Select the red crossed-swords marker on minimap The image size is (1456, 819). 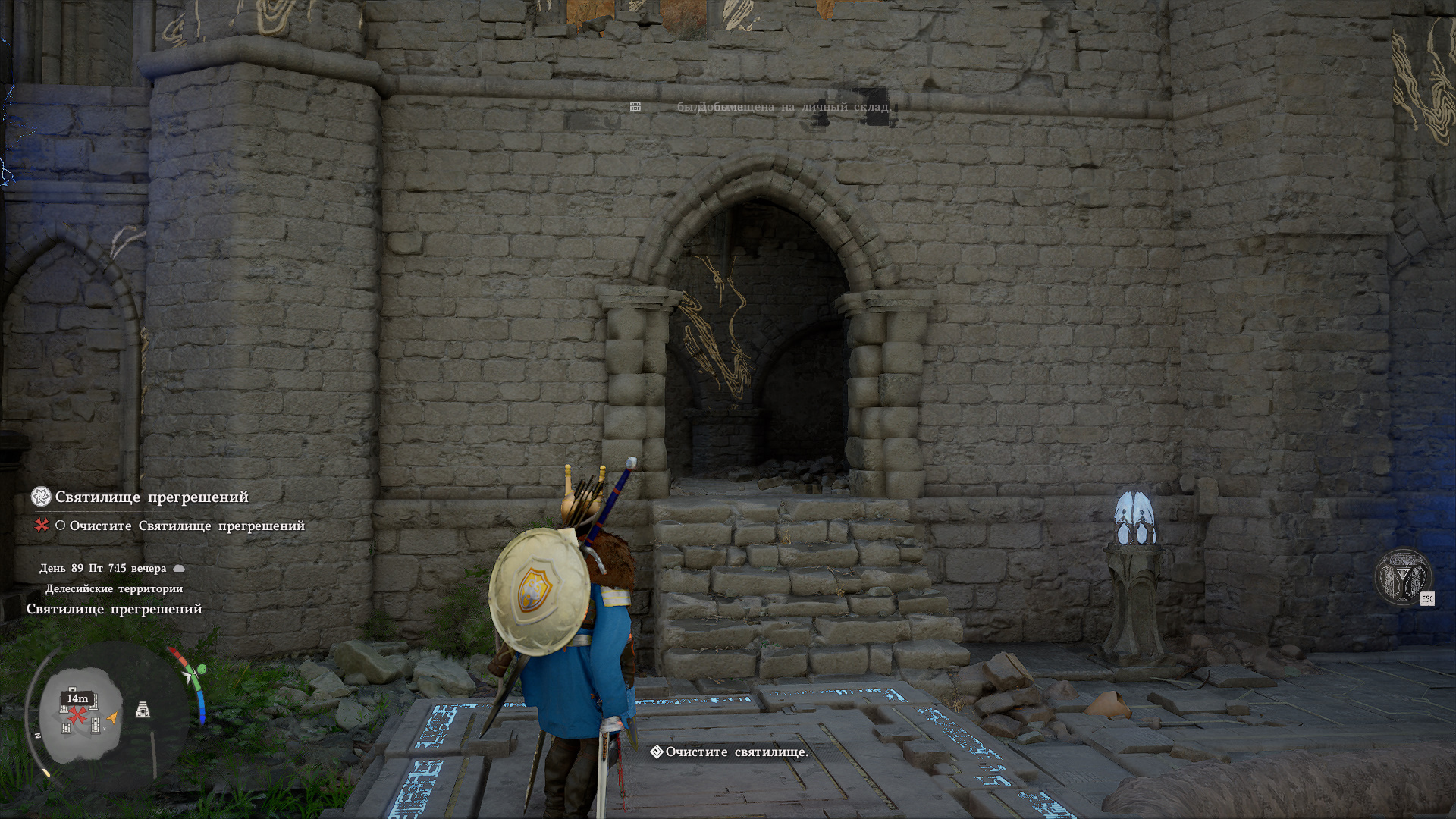tap(77, 715)
